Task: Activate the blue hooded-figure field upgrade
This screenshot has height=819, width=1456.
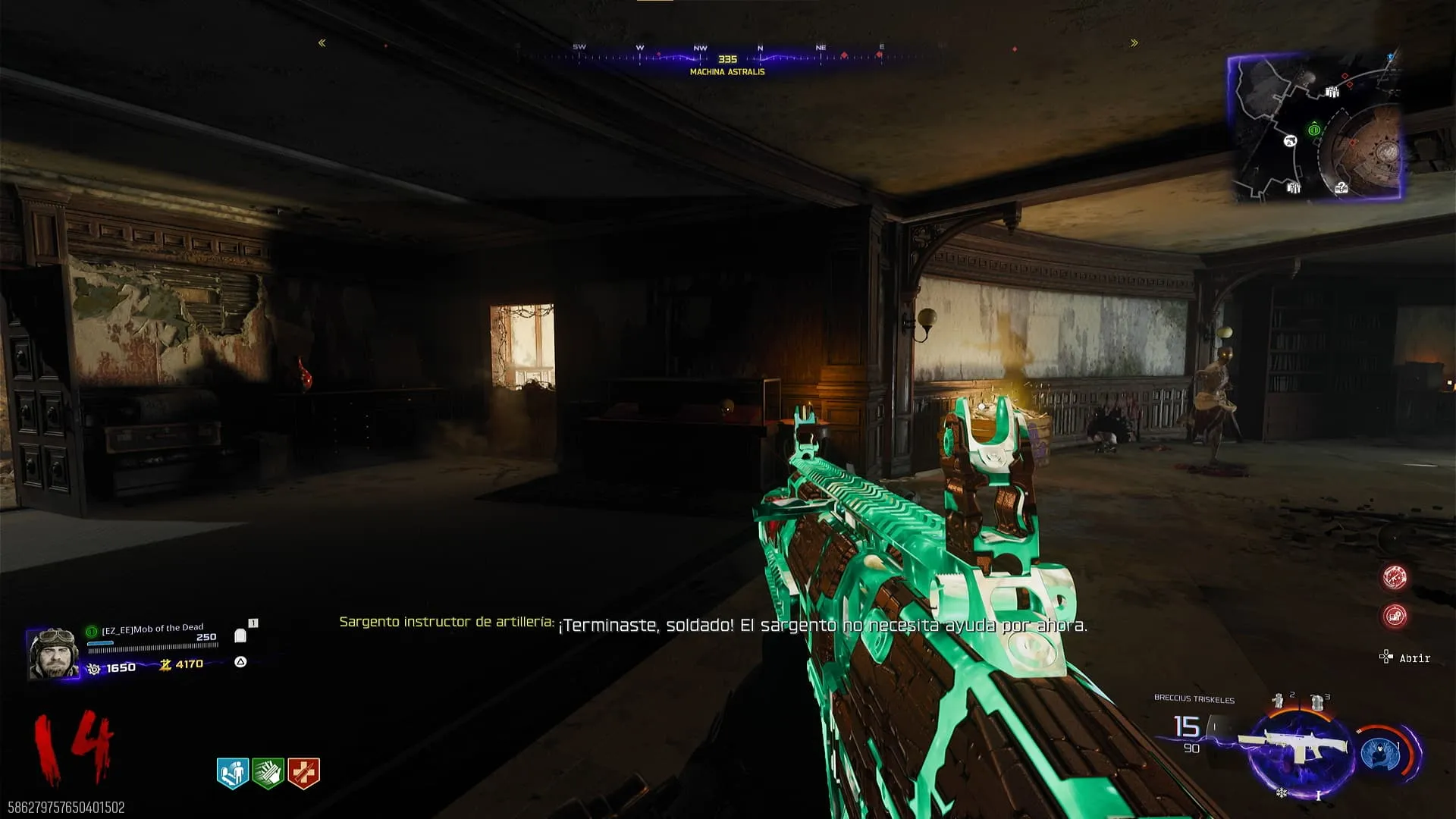Action: tap(1380, 753)
